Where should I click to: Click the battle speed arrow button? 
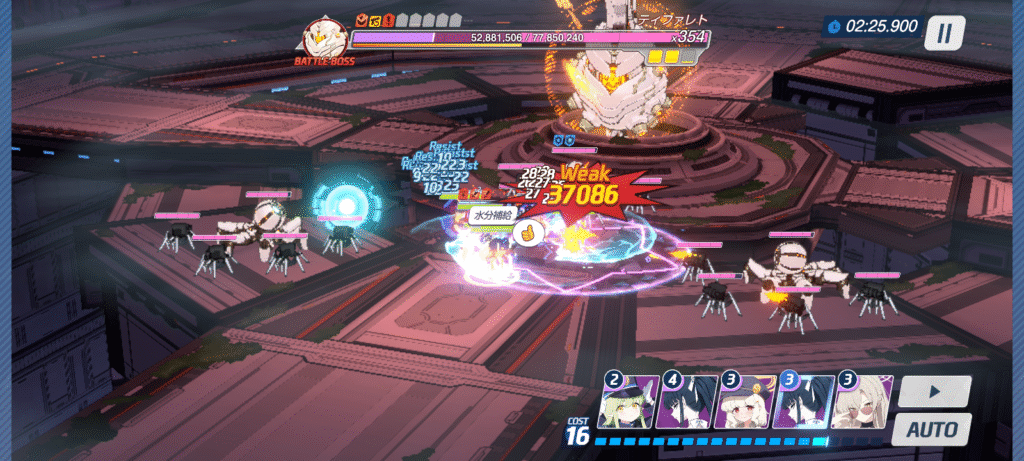coord(932,391)
